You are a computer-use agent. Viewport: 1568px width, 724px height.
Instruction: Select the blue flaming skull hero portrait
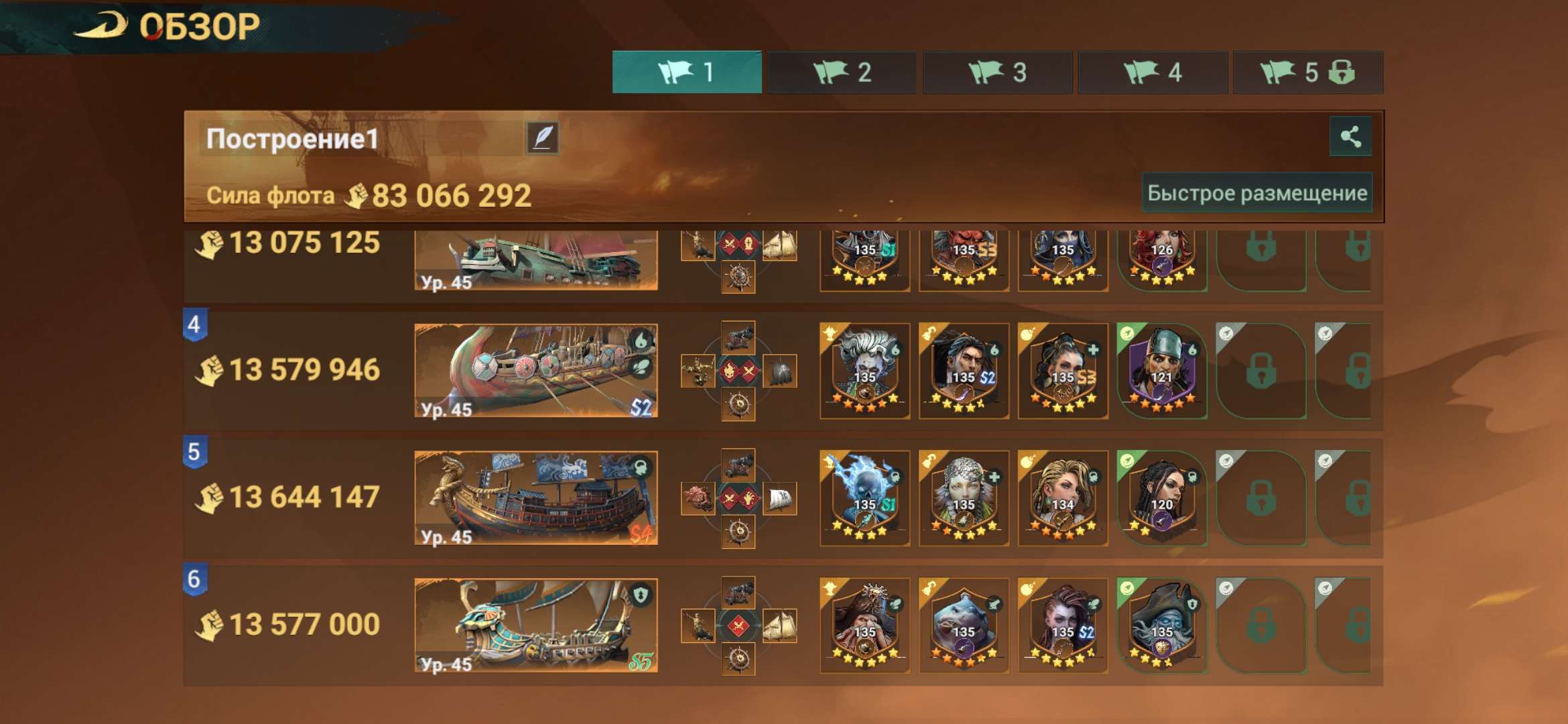coord(864,497)
